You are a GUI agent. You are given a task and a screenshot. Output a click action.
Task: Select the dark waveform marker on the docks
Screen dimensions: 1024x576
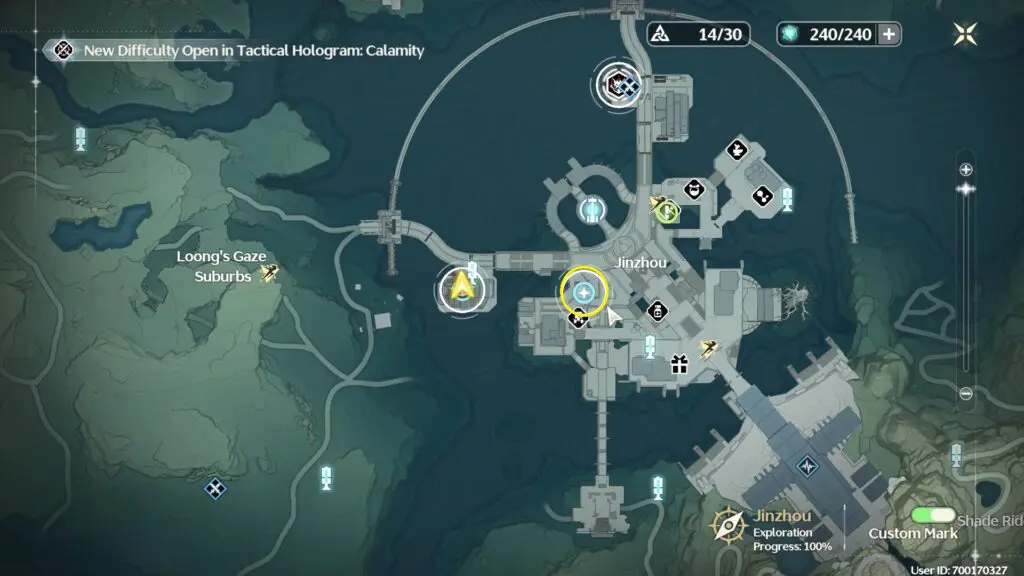(x=807, y=466)
